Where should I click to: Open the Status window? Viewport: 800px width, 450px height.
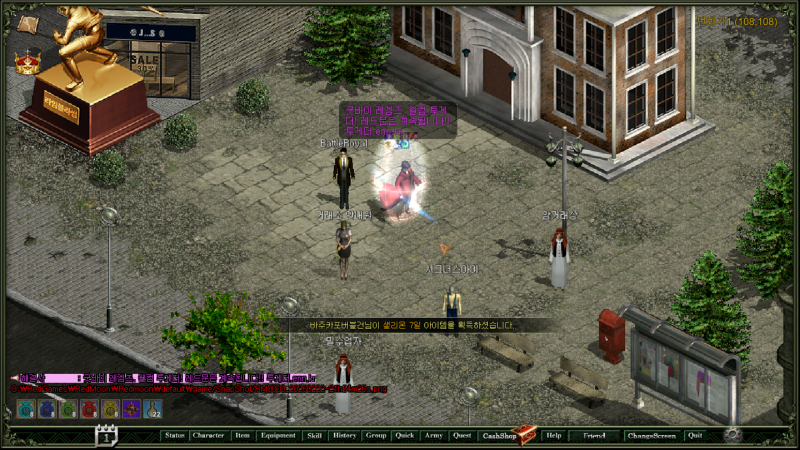tap(175, 435)
